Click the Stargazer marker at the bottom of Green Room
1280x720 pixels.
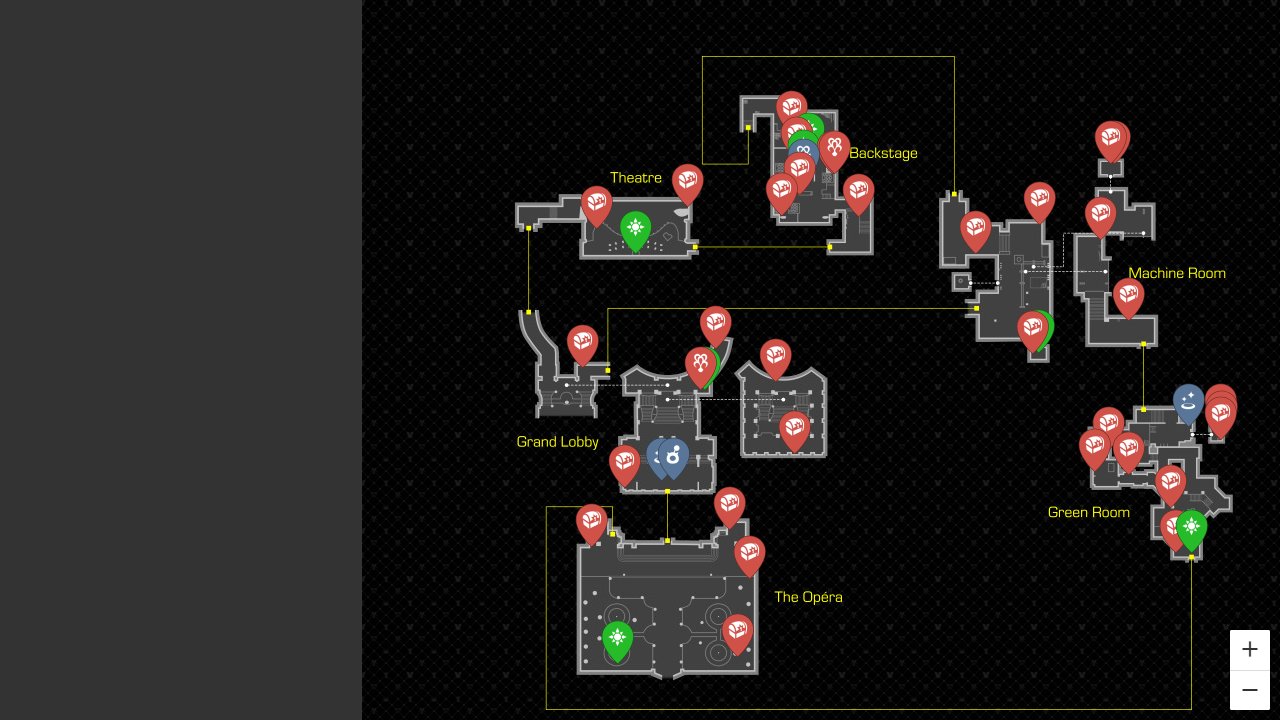pyautogui.click(x=1191, y=525)
